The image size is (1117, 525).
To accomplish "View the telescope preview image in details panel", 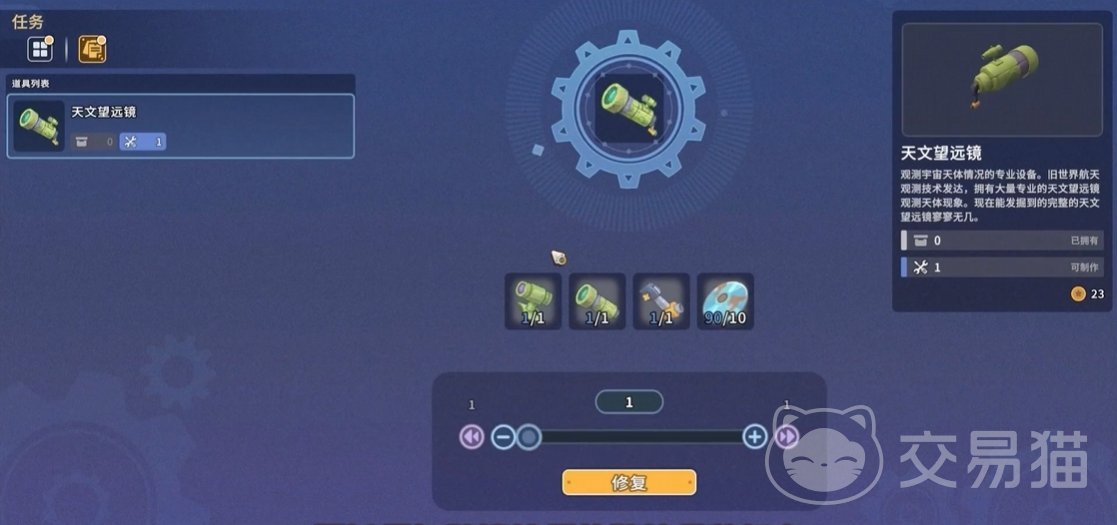I will pos(1003,79).
